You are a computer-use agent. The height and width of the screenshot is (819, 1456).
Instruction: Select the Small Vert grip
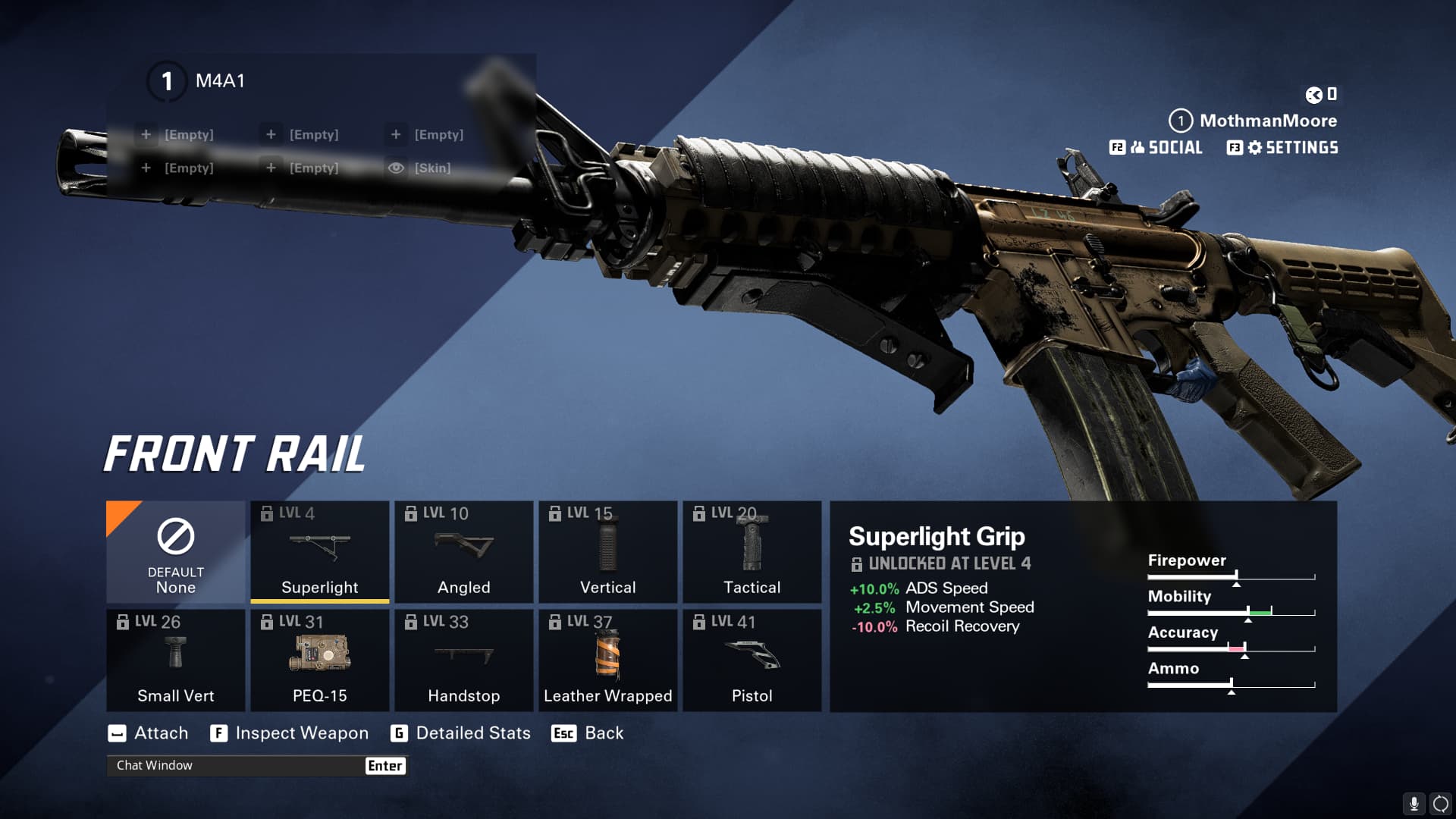pos(175,661)
